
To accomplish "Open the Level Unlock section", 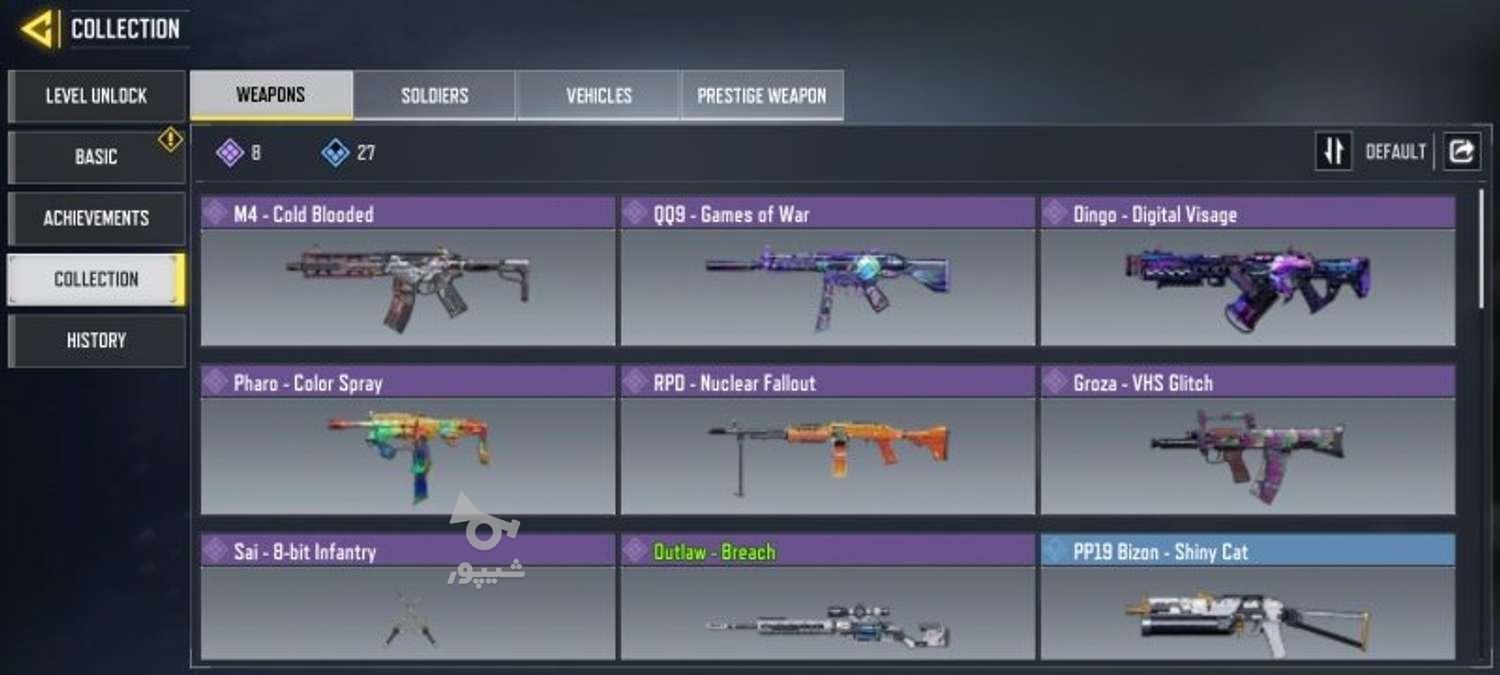I will (x=96, y=96).
